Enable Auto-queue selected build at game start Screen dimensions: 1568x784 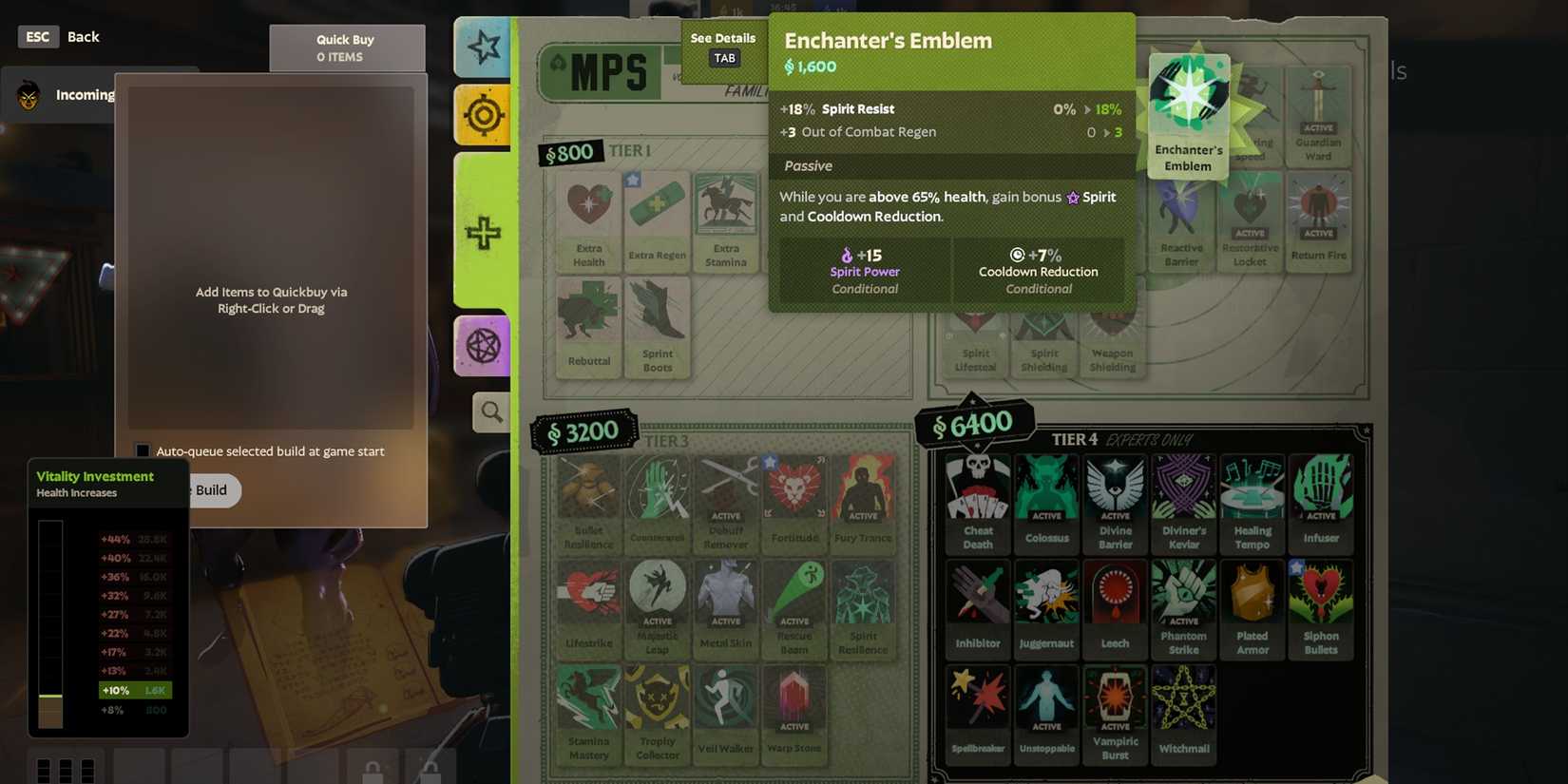click(x=143, y=451)
